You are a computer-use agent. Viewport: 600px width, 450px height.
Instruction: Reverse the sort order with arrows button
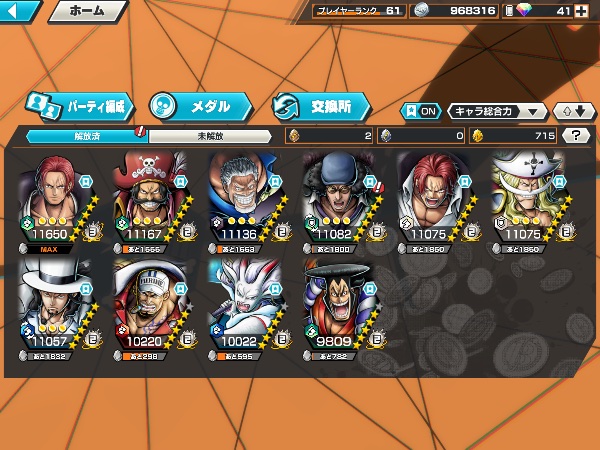(x=572, y=111)
